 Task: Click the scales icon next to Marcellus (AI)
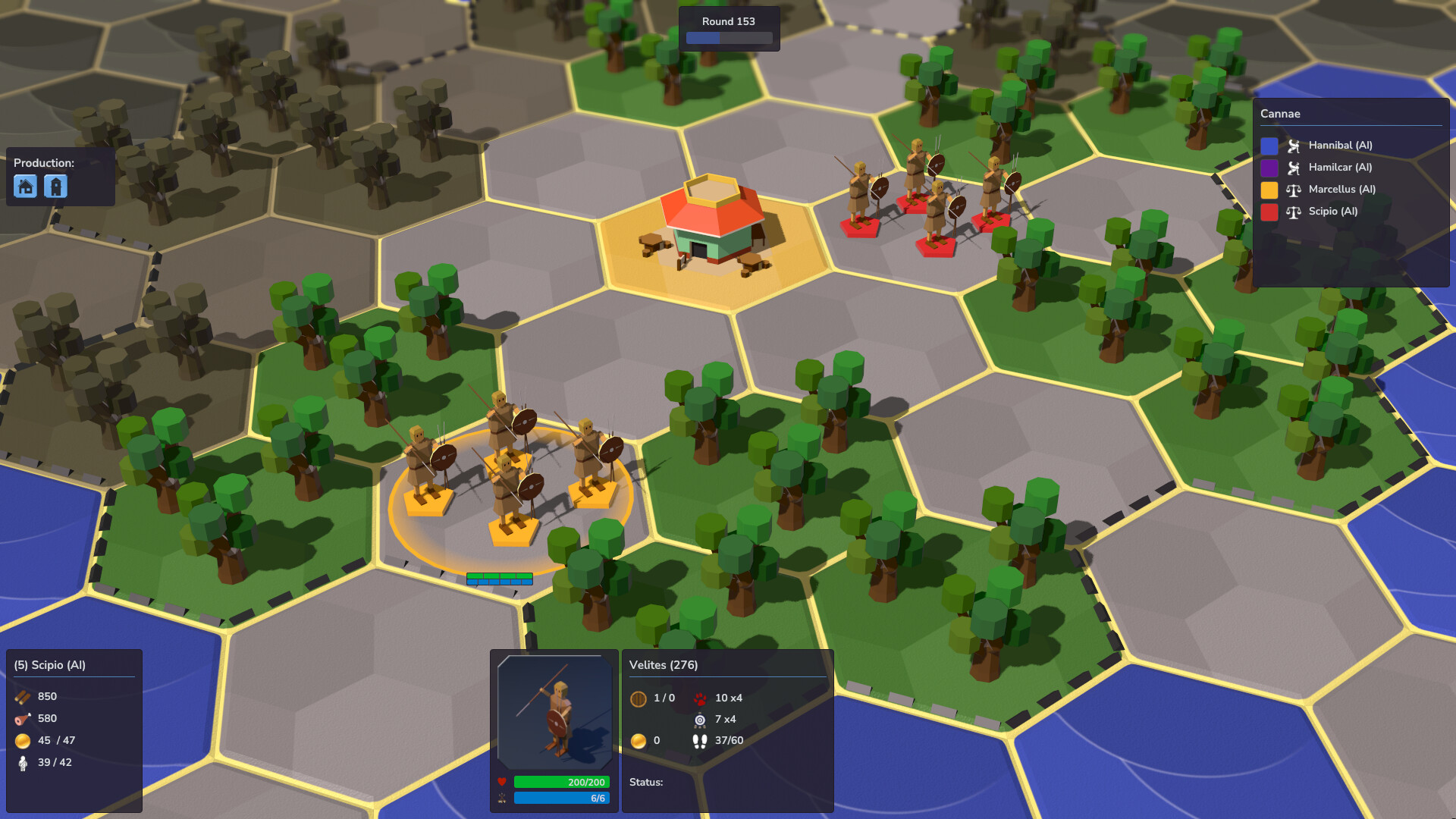pos(1294,189)
